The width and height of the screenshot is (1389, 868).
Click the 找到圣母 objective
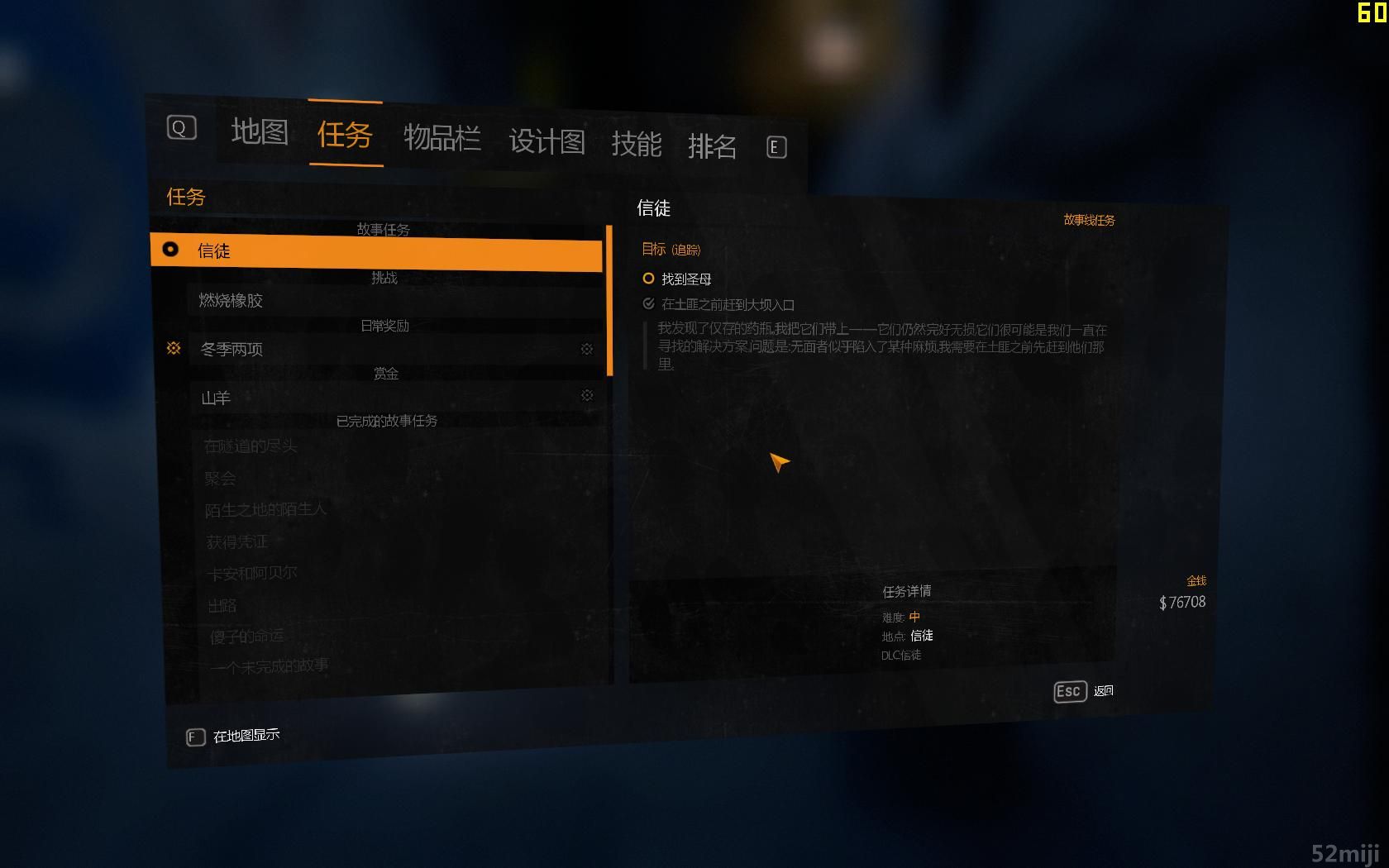[x=685, y=279]
